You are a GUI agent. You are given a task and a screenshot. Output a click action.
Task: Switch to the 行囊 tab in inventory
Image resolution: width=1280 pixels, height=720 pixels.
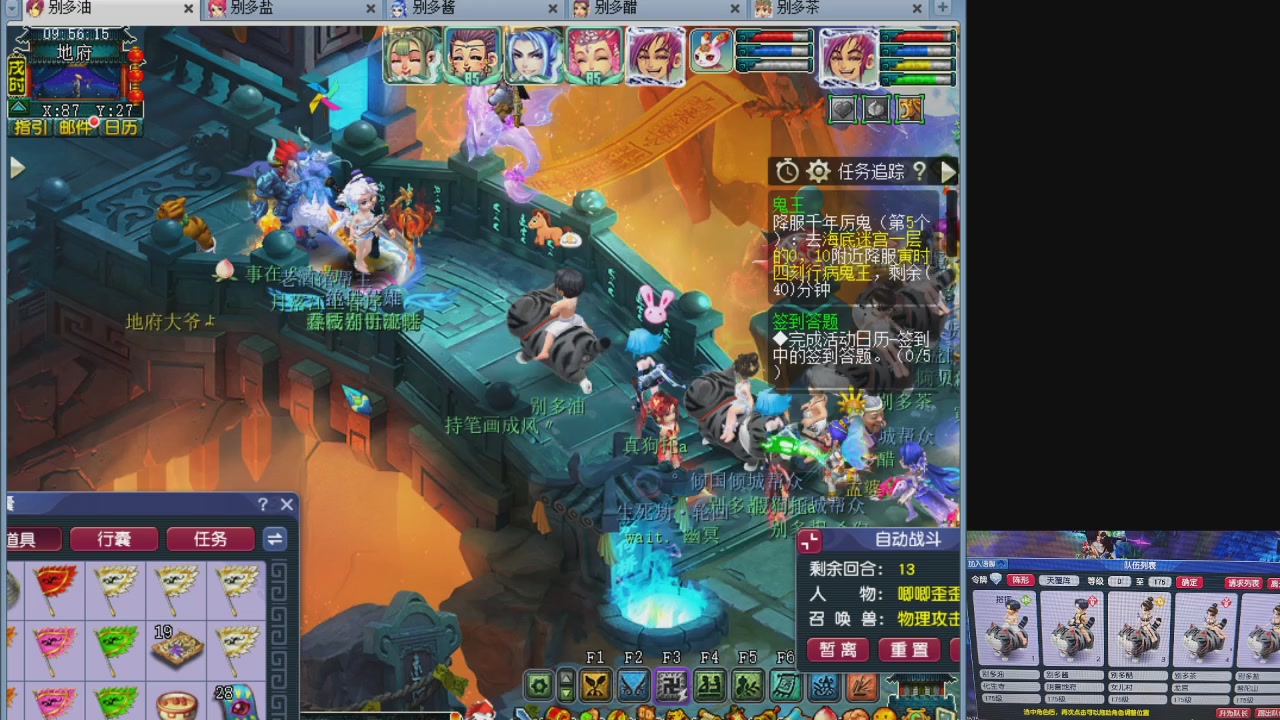[115, 539]
